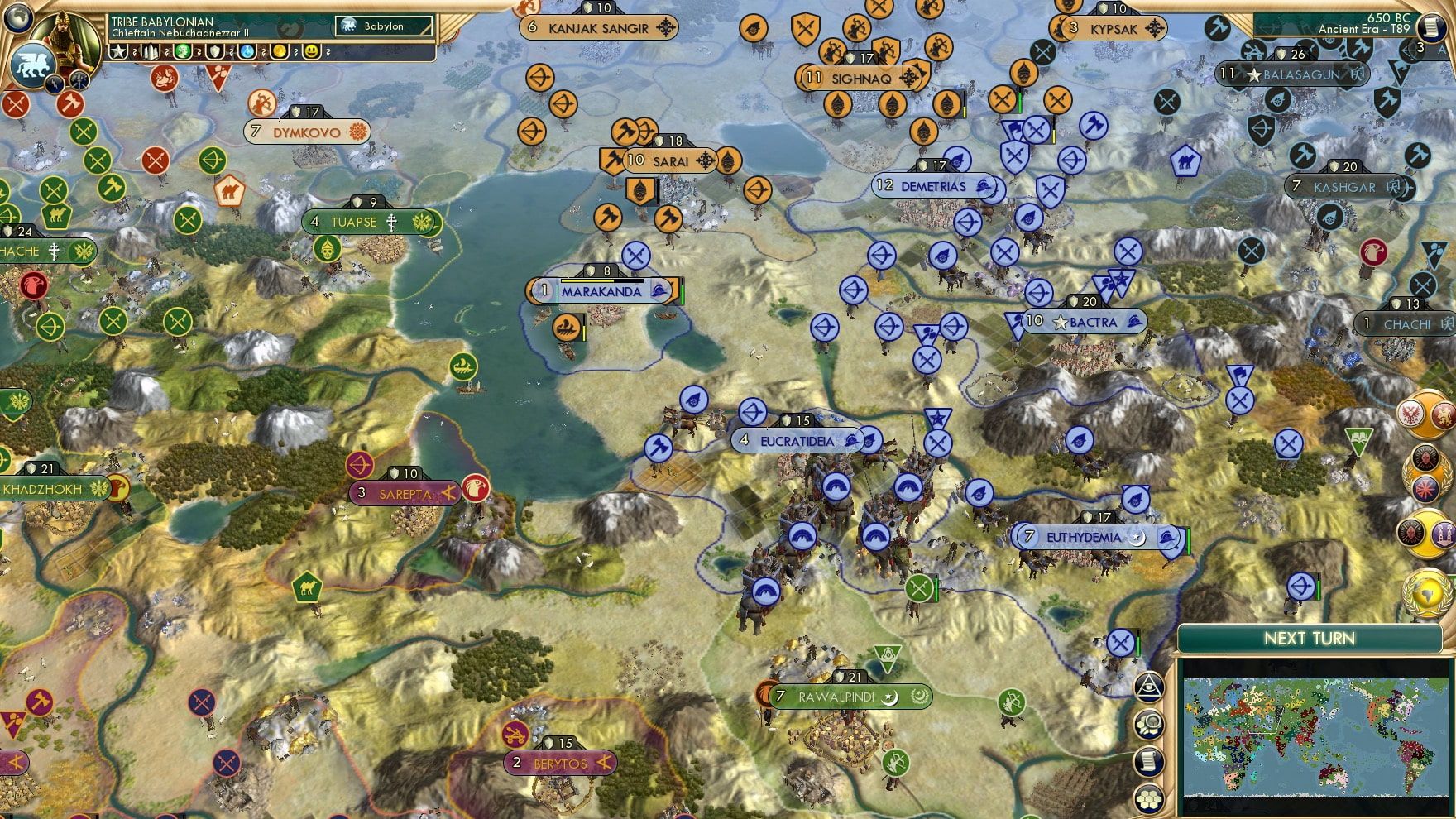1456x819 pixels.
Task: Select the Bactra city banner
Action: [x=1085, y=322]
